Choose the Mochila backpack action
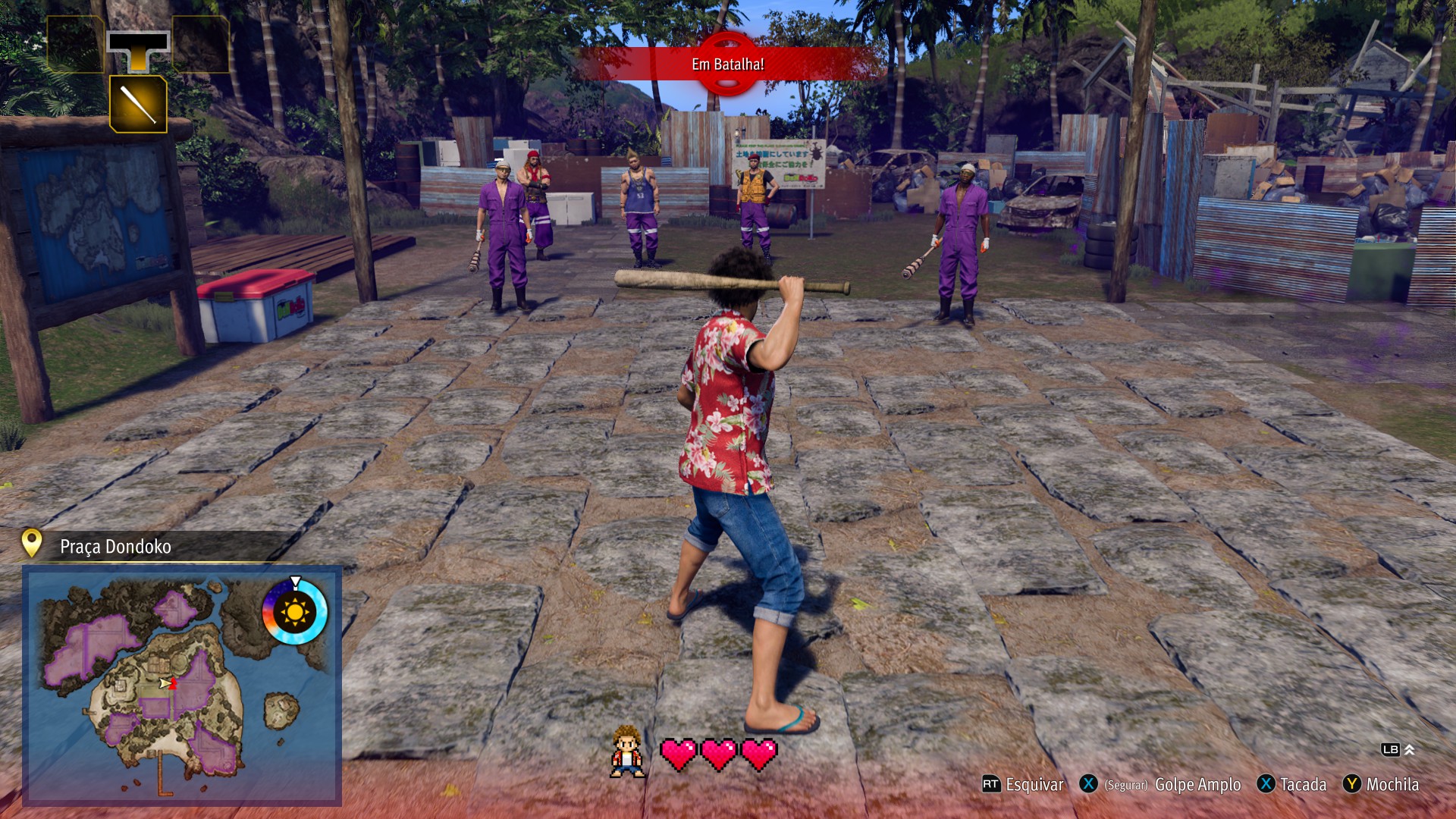This screenshot has height=819, width=1456. point(1381,785)
